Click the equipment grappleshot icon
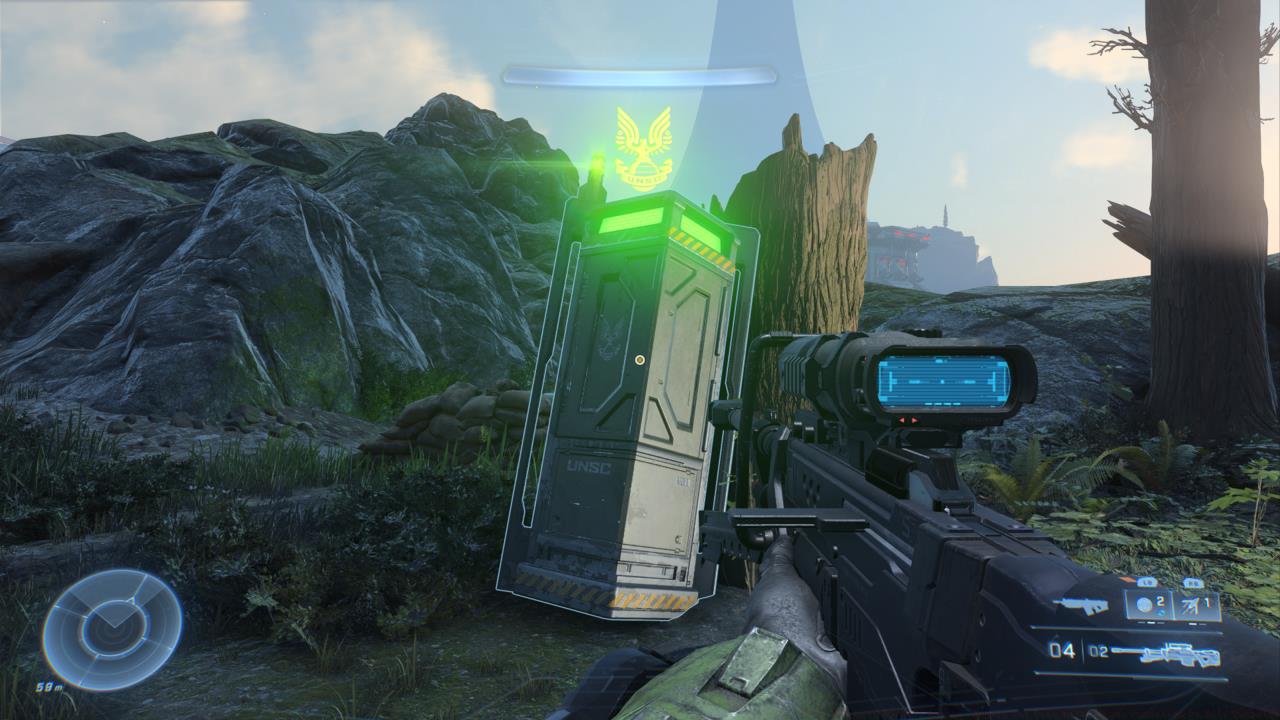The image size is (1280, 720). [1192, 605]
